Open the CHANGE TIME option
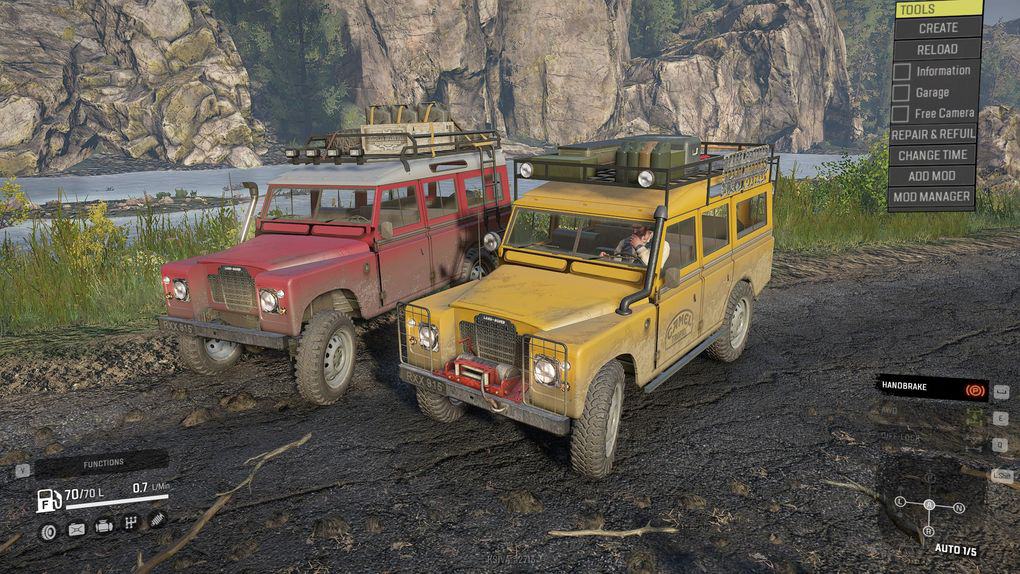Image resolution: width=1020 pixels, height=574 pixels. click(932, 155)
